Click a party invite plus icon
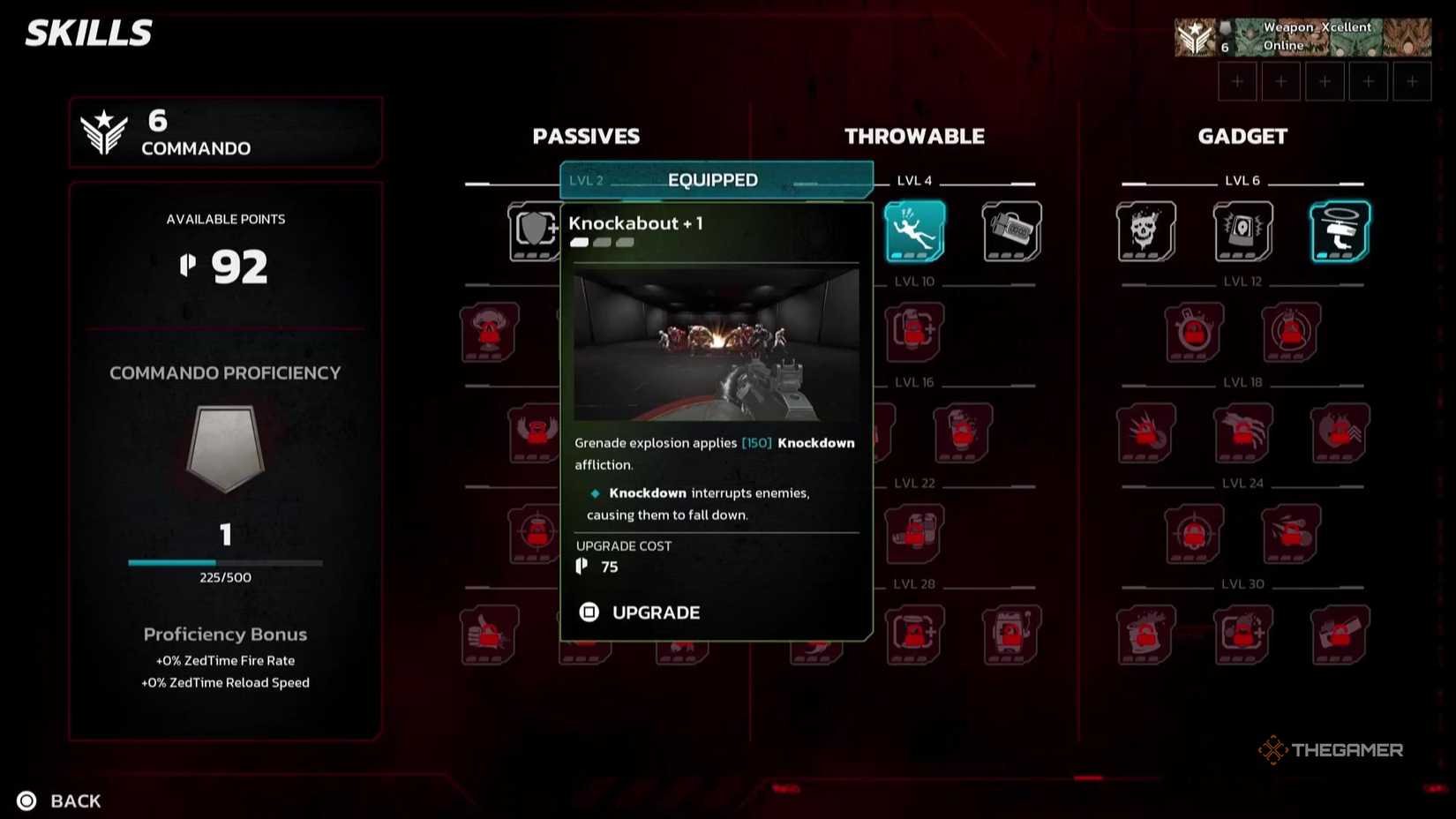Viewport: 1456px width, 819px height. [1237, 80]
